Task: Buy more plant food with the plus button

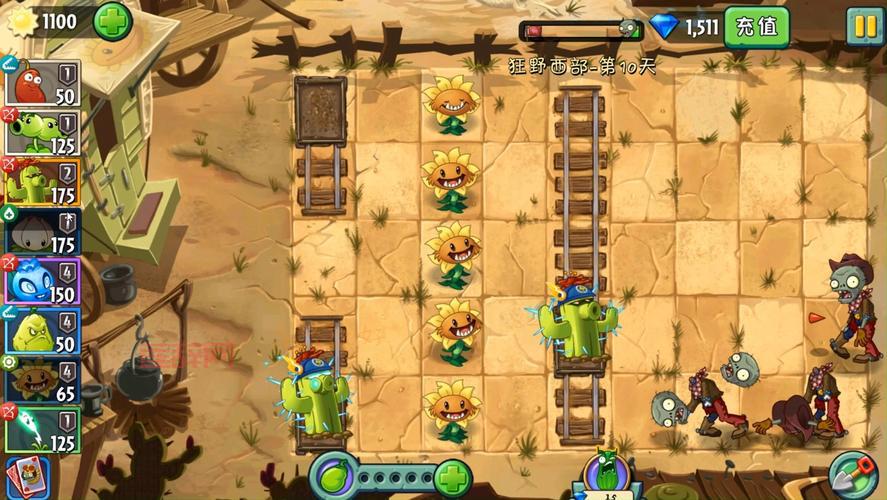Action: coord(452,475)
